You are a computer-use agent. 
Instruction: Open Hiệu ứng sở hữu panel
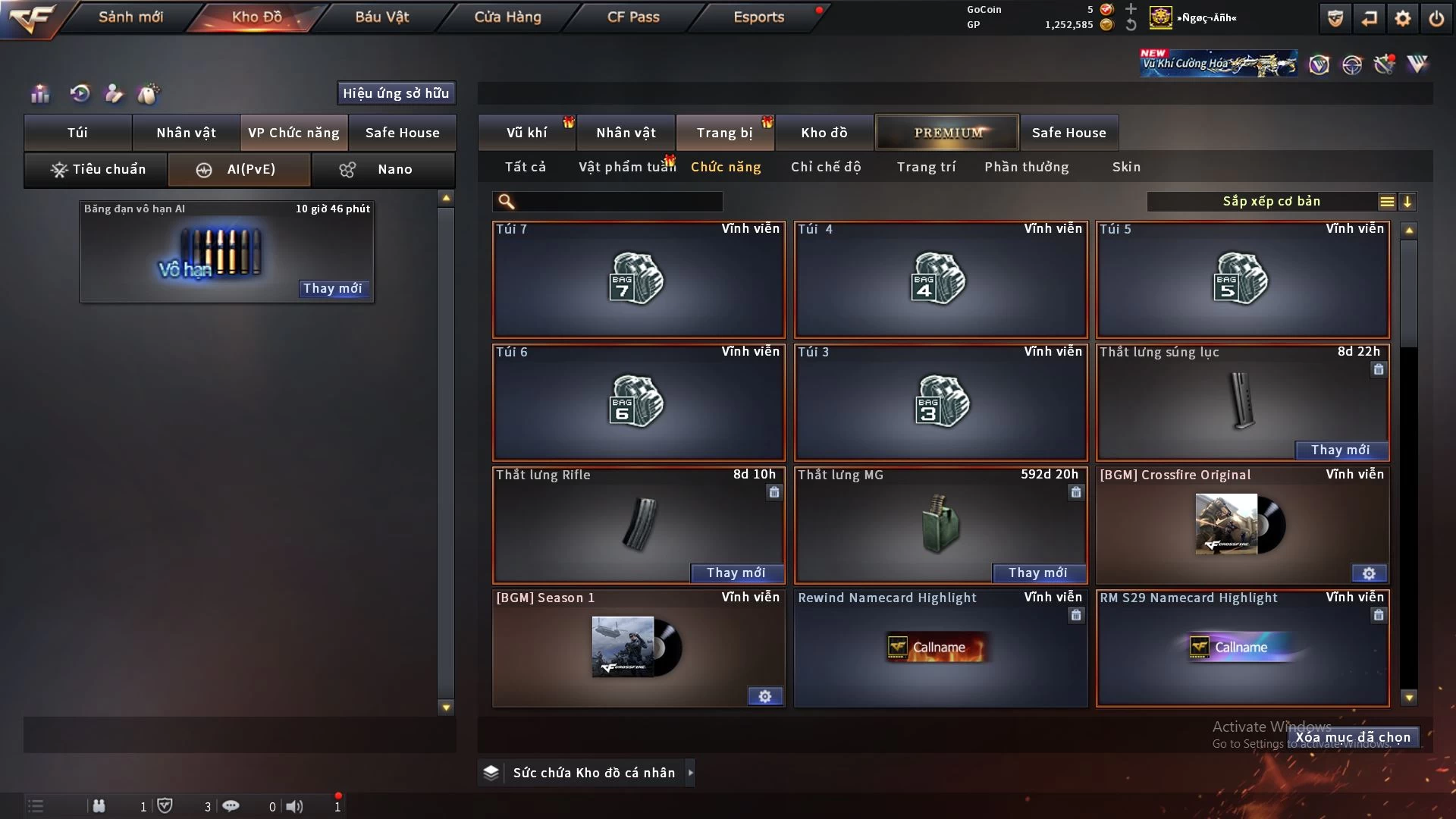(x=396, y=93)
